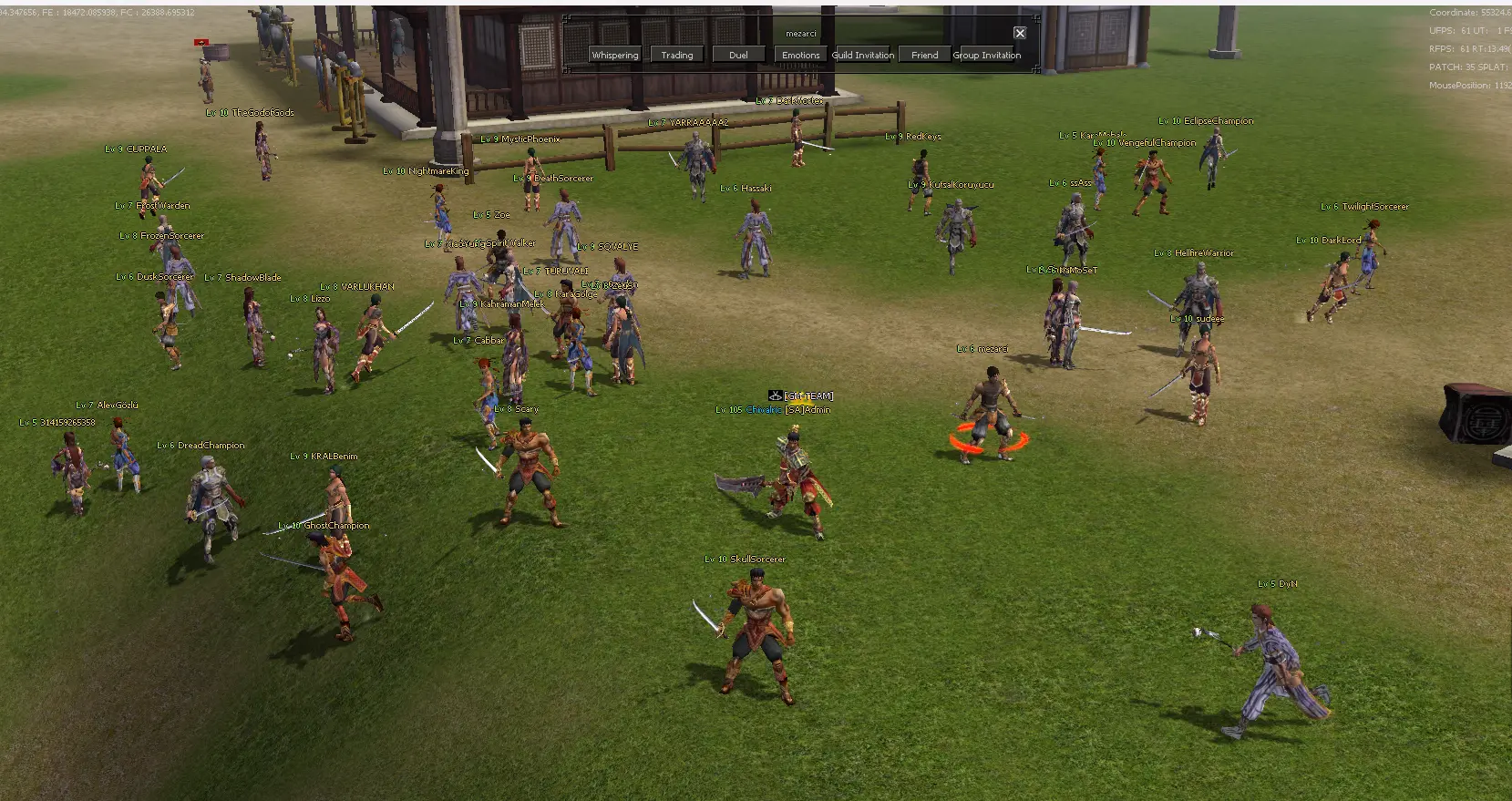Open Whispering with mezarci
The width and height of the screenshot is (1512, 801).
tap(615, 55)
